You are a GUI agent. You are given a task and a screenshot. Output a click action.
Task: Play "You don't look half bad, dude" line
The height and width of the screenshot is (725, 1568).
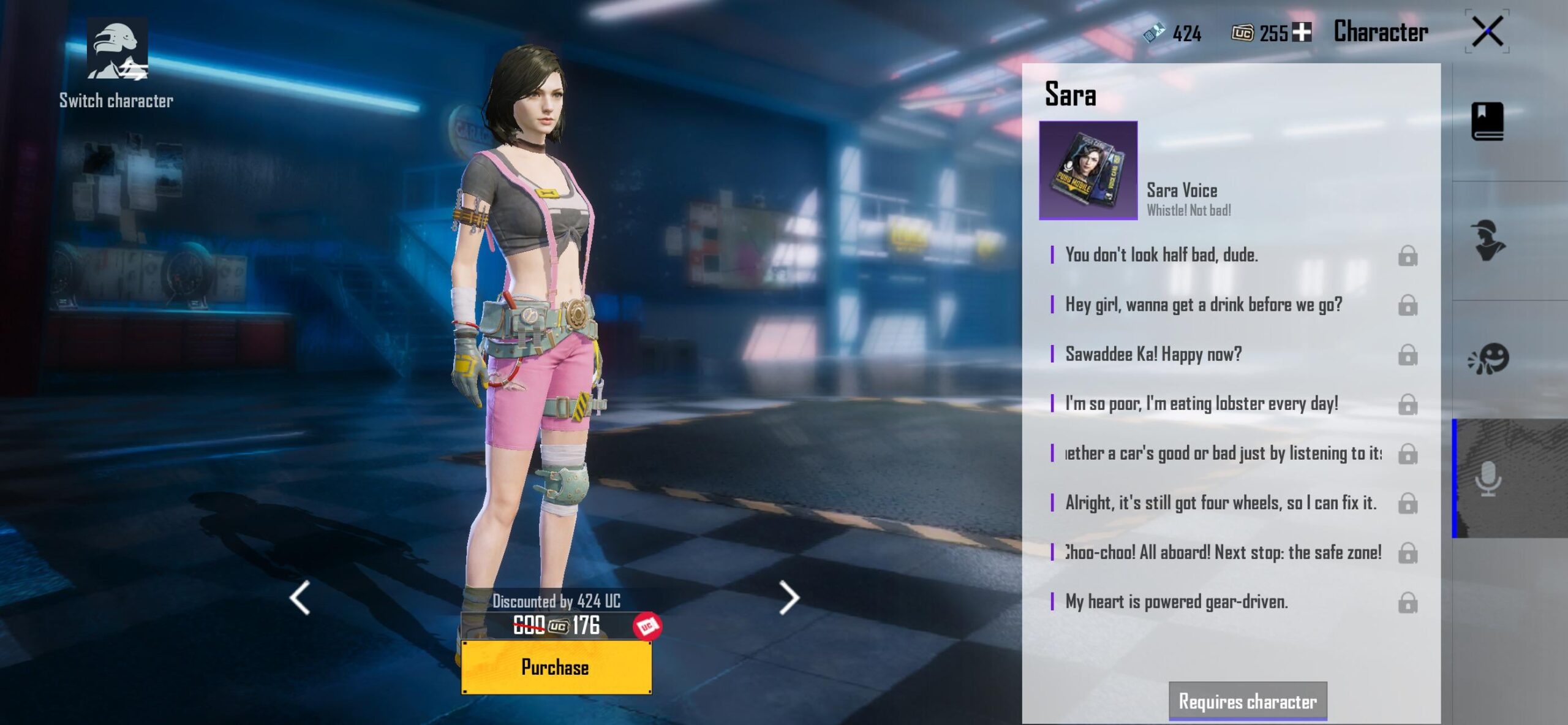tap(1161, 255)
